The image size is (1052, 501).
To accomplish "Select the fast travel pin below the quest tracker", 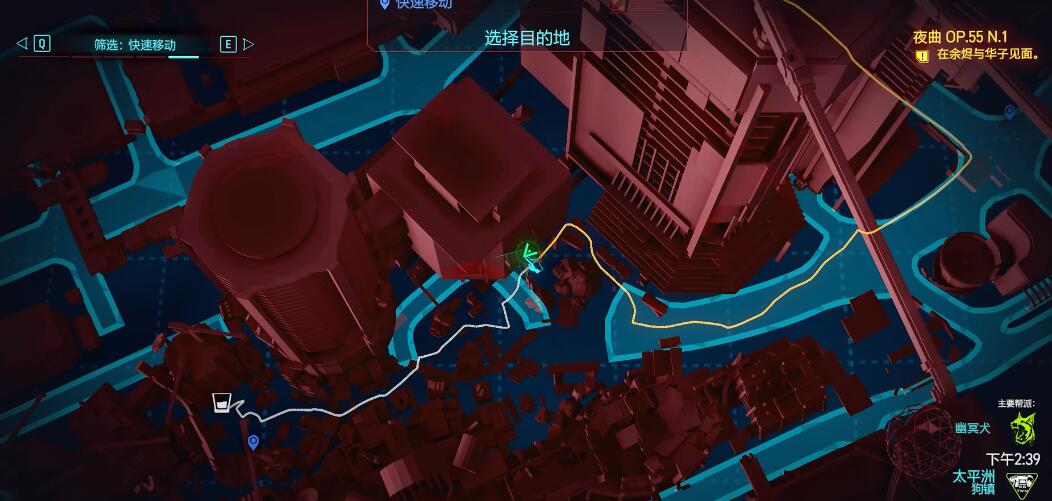I will coord(1010,111).
